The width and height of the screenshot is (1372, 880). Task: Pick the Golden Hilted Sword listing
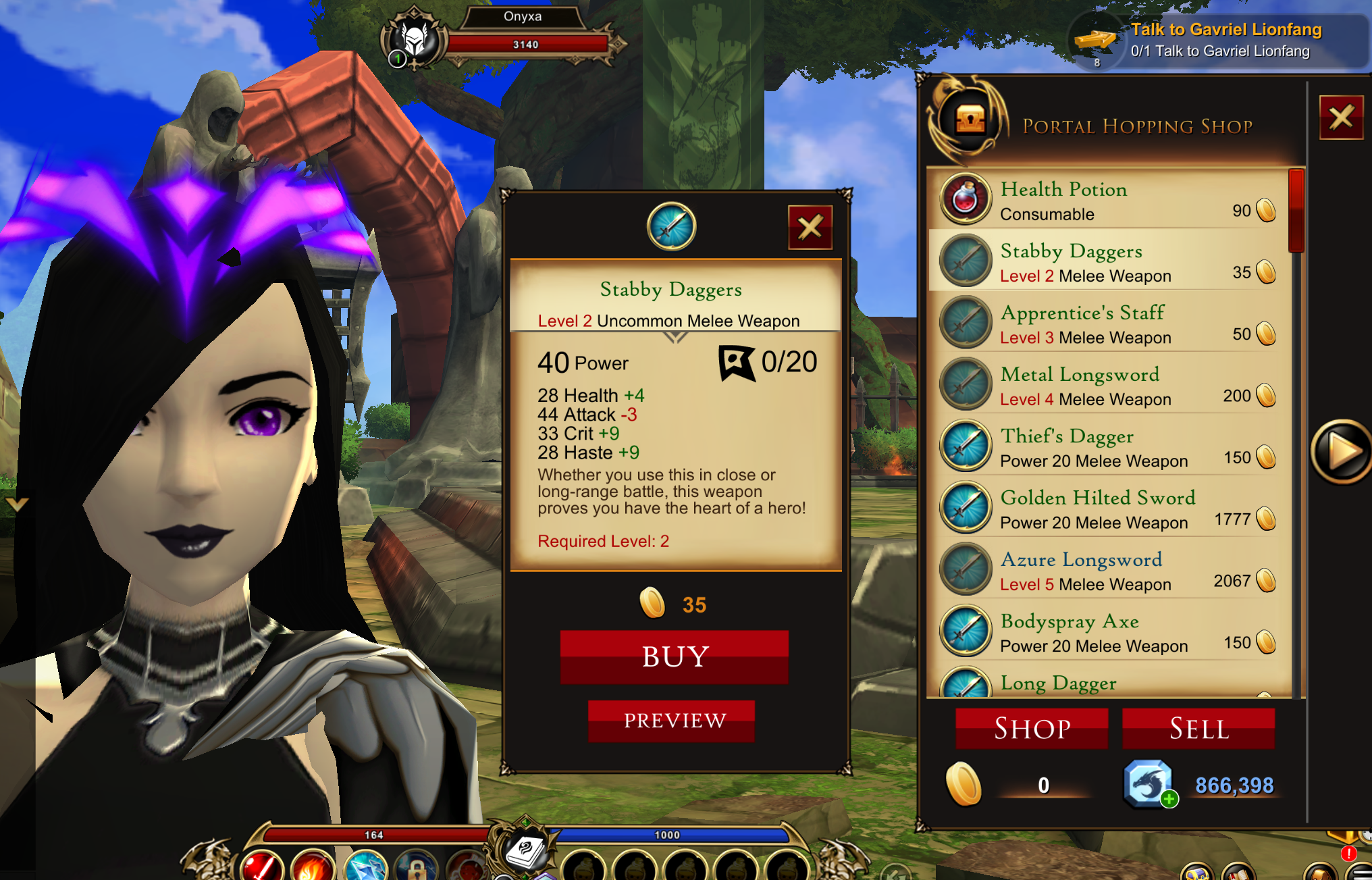[x=1107, y=509]
